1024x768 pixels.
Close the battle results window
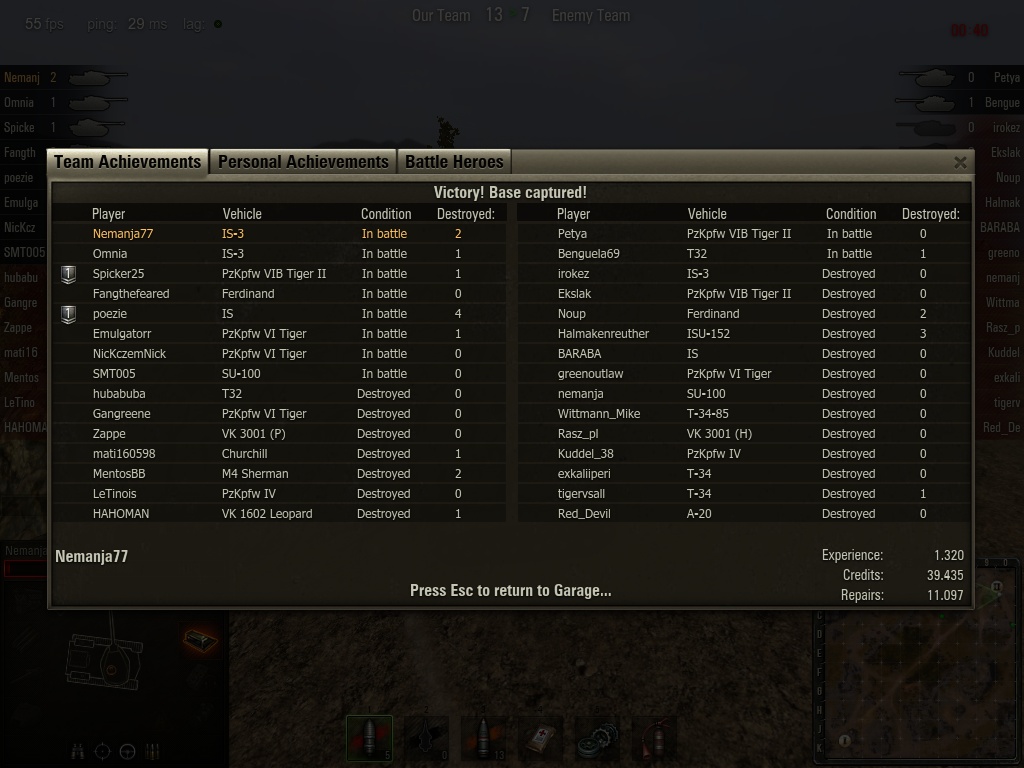pyautogui.click(x=960, y=162)
